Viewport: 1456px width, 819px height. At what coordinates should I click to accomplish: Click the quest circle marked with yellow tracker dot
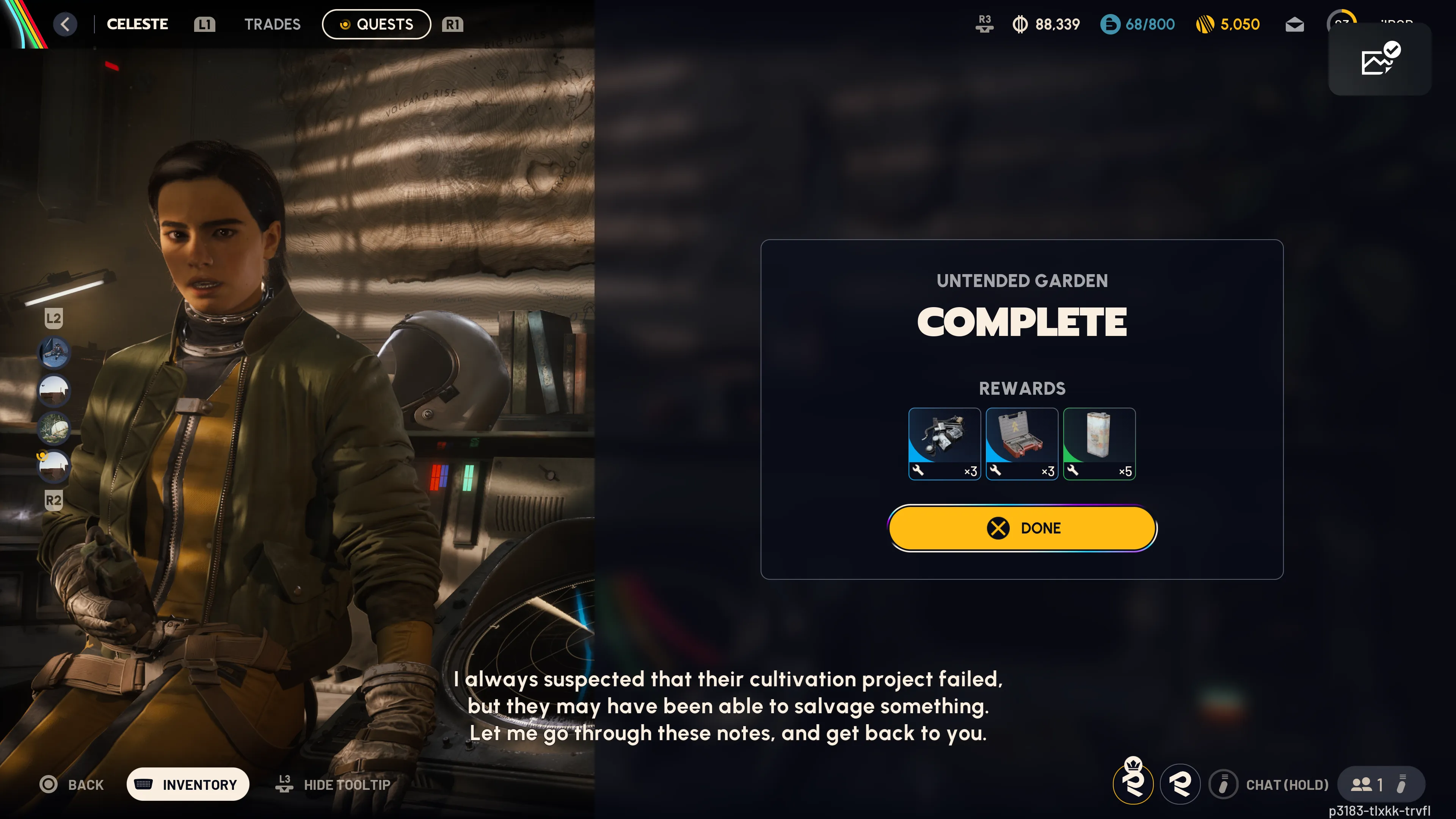pyautogui.click(x=54, y=466)
